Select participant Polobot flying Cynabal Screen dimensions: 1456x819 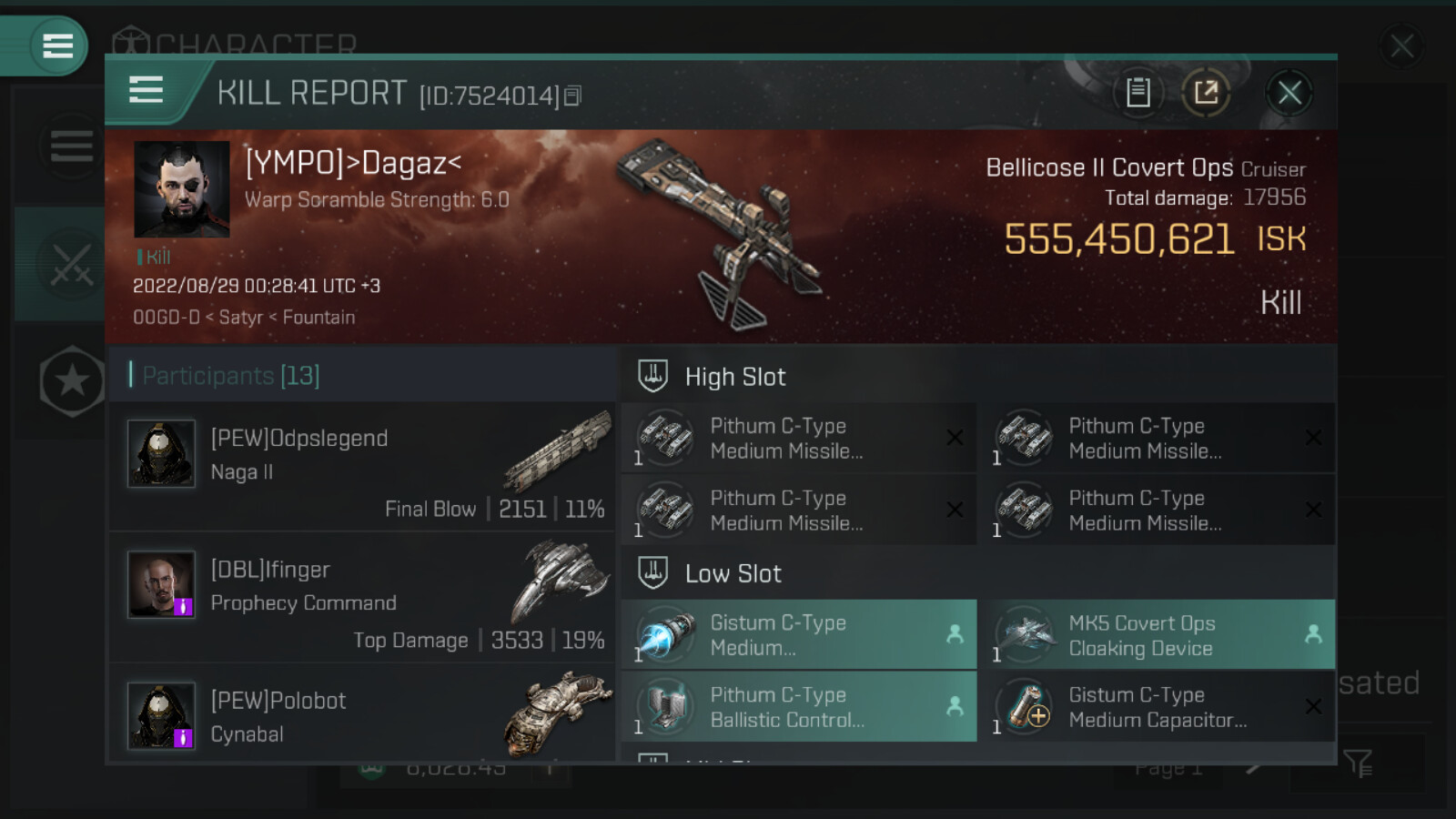coord(362,715)
